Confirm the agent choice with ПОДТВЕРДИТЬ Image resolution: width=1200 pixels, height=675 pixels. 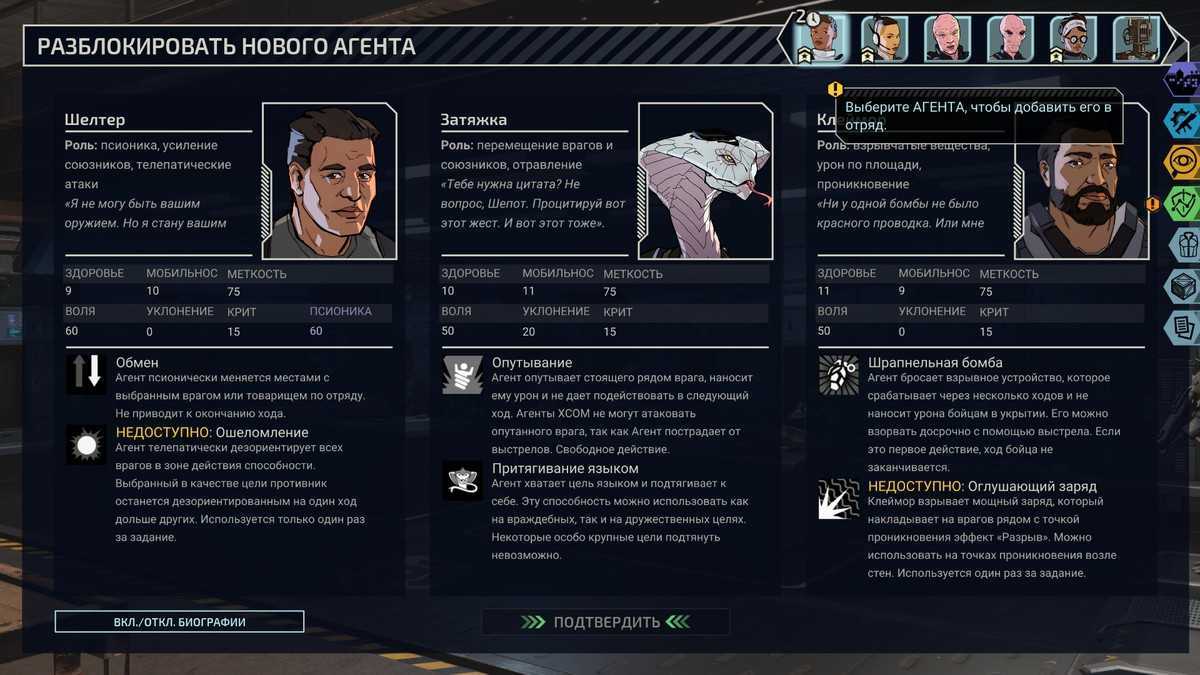tap(605, 622)
